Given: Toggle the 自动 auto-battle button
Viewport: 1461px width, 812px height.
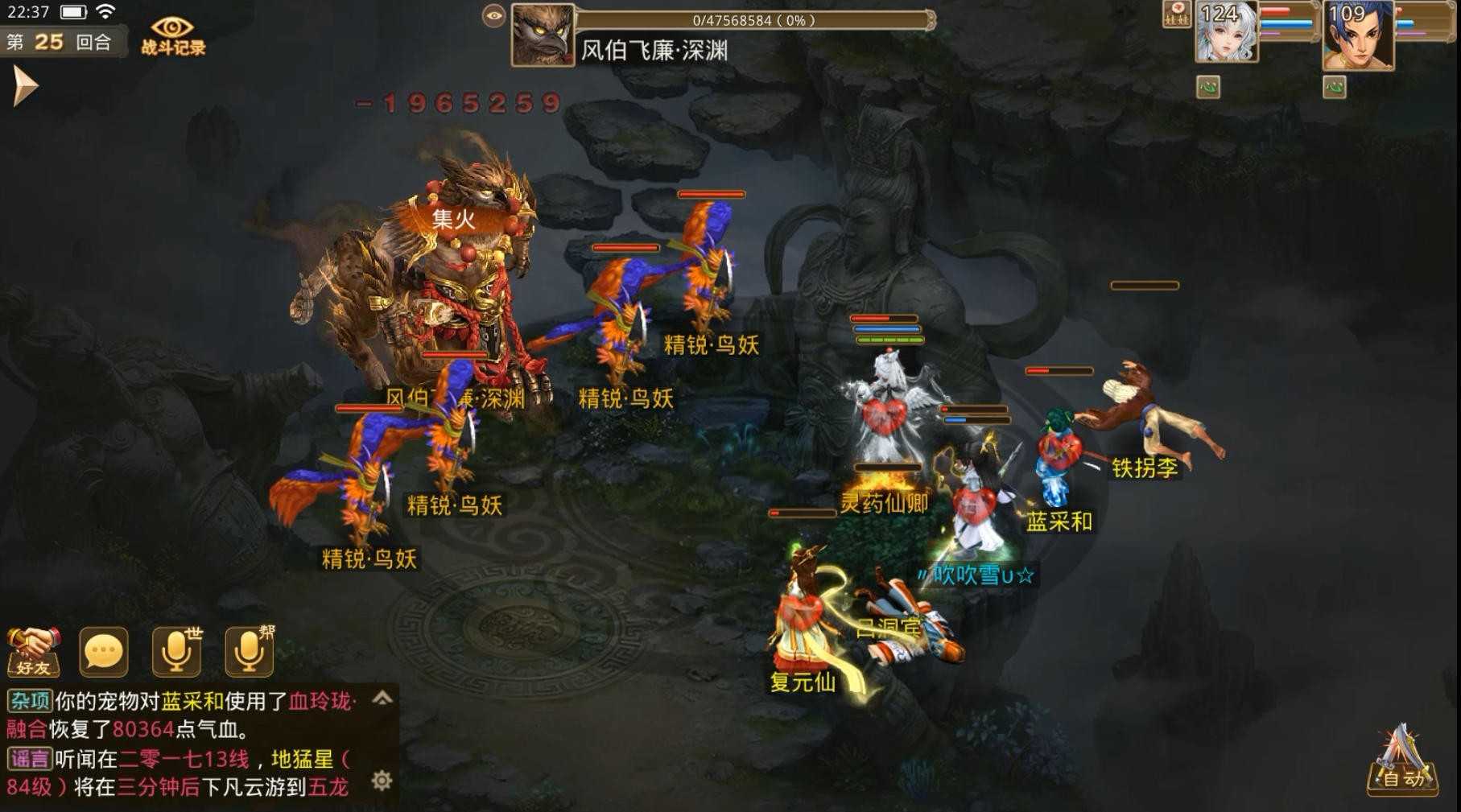Looking at the screenshot, I should pyautogui.click(x=1401, y=777).
